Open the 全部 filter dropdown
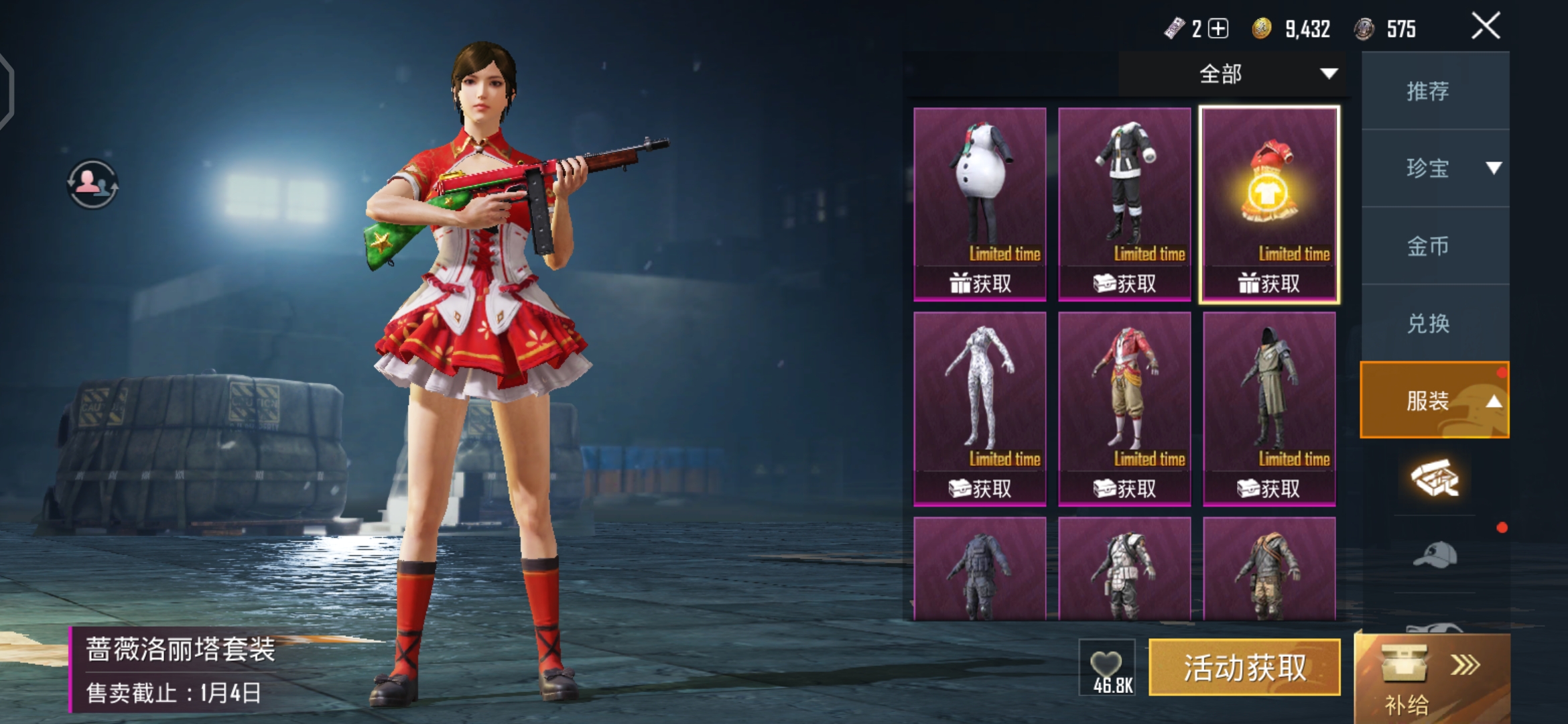Screen dimensions: 1568x724 [x=1234, y=74]
